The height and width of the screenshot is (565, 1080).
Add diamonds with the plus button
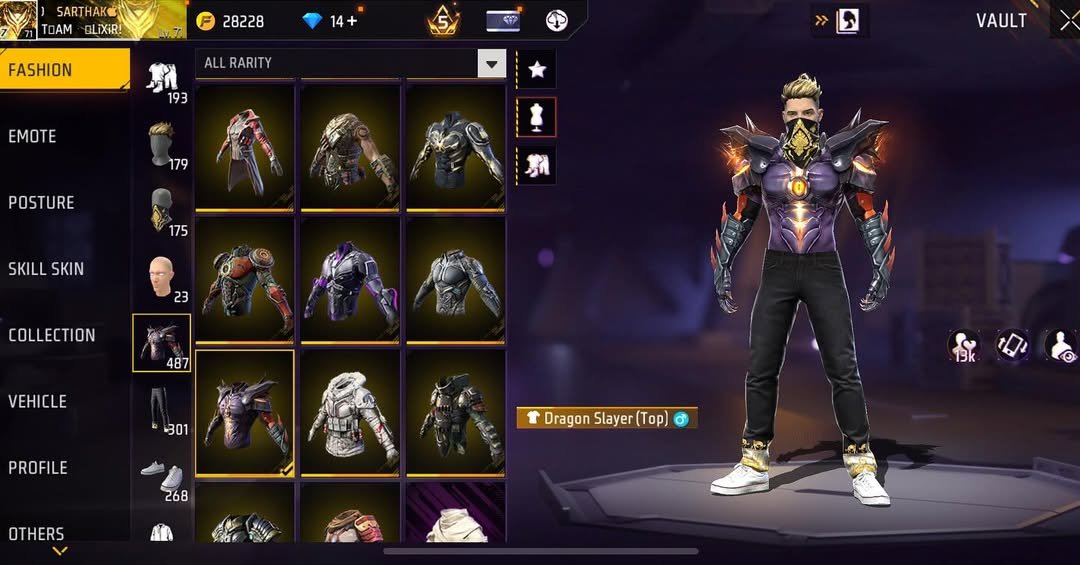(x=351, y=21)
